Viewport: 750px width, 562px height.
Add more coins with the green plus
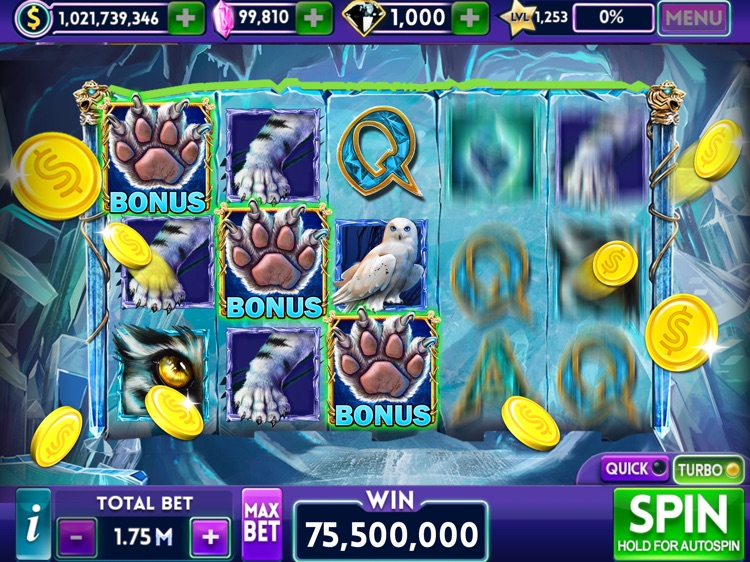coord(183,17)
